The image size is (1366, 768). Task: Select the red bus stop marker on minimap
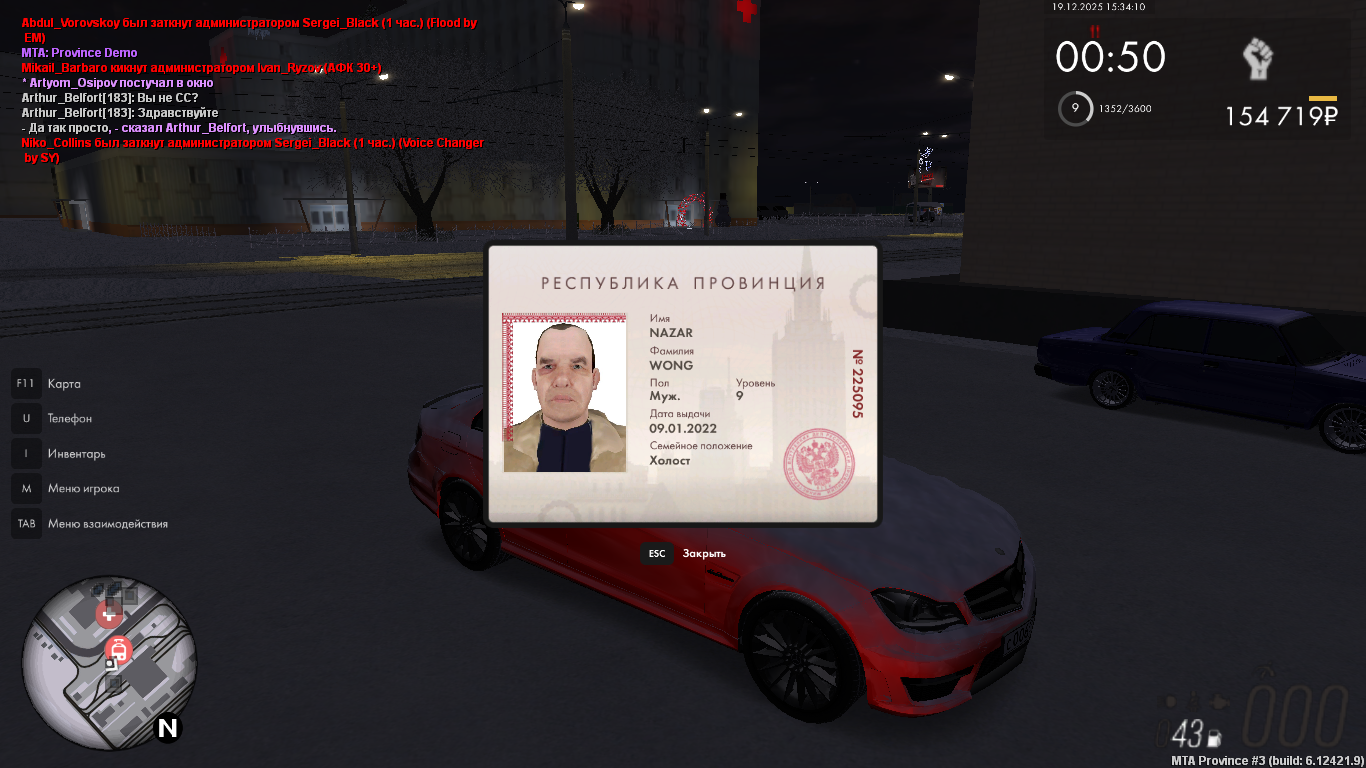coord(119,651)
